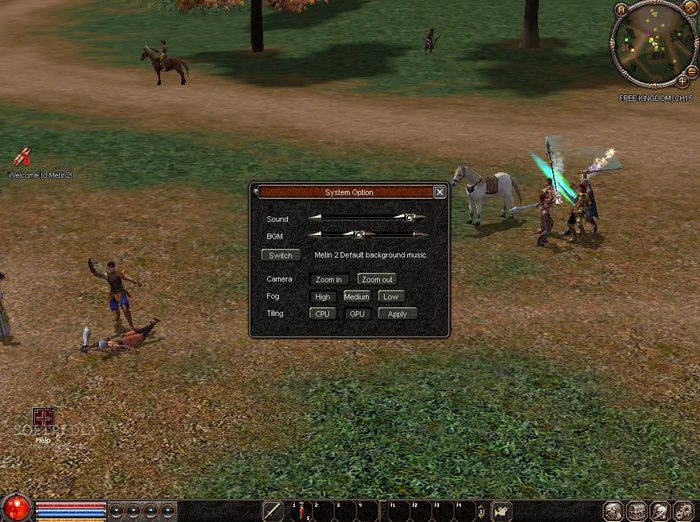Choose Camera Zoom out
Viewport: 700px width, 522px height.
(377, 279)
